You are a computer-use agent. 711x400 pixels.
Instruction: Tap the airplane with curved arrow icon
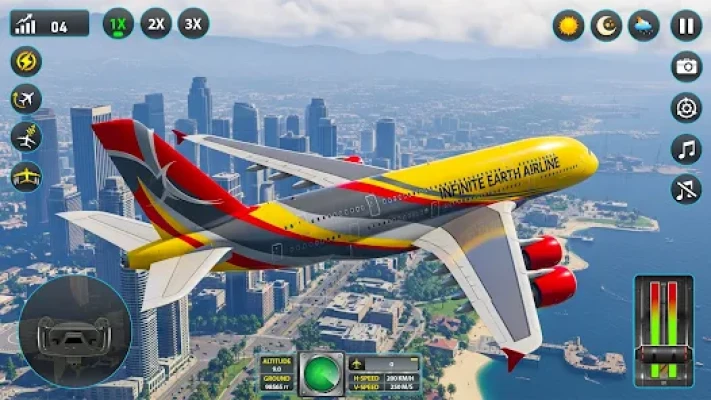point(26,99)
